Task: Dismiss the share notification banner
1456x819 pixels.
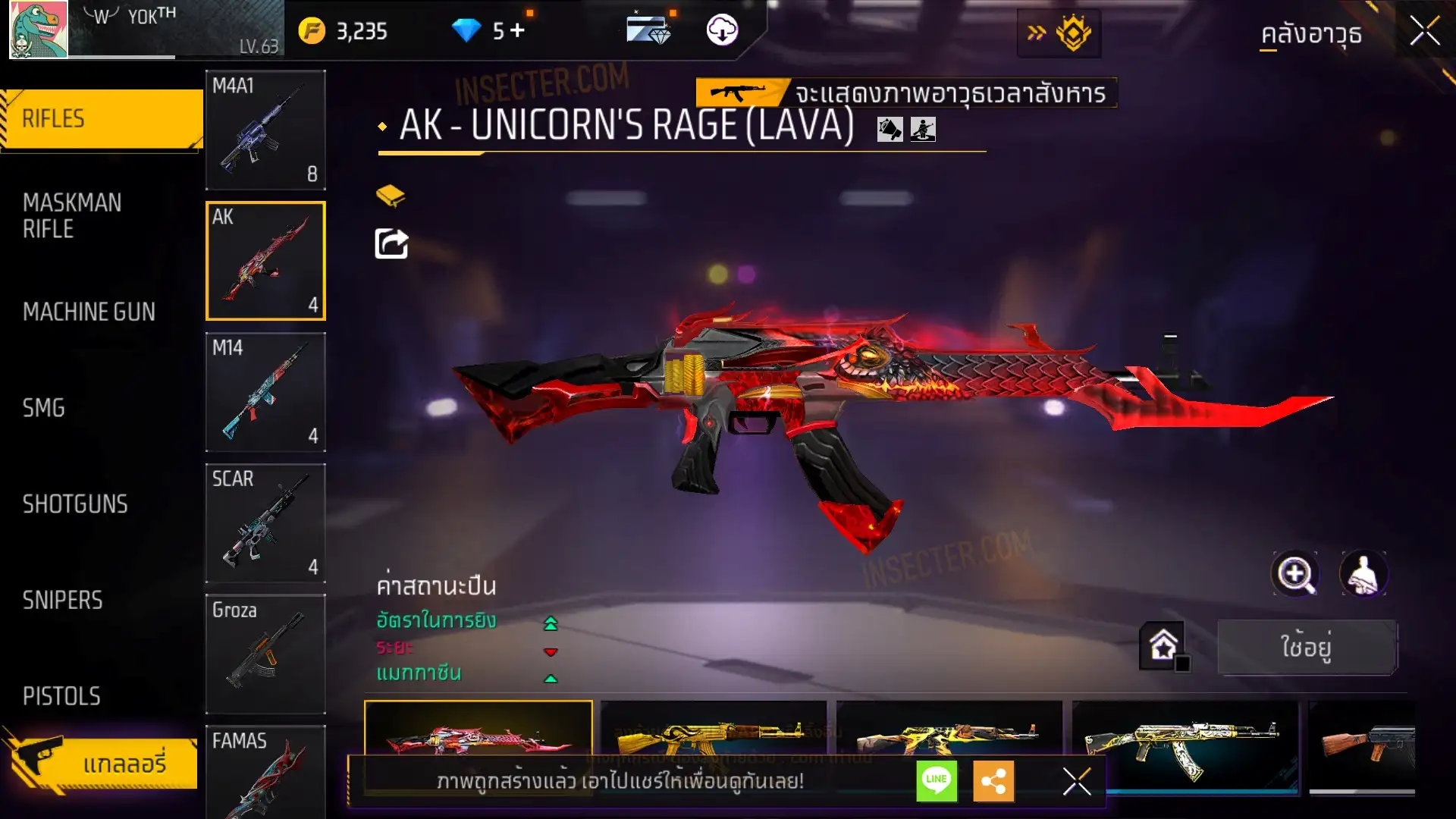Action: [x=1076, y=781]
